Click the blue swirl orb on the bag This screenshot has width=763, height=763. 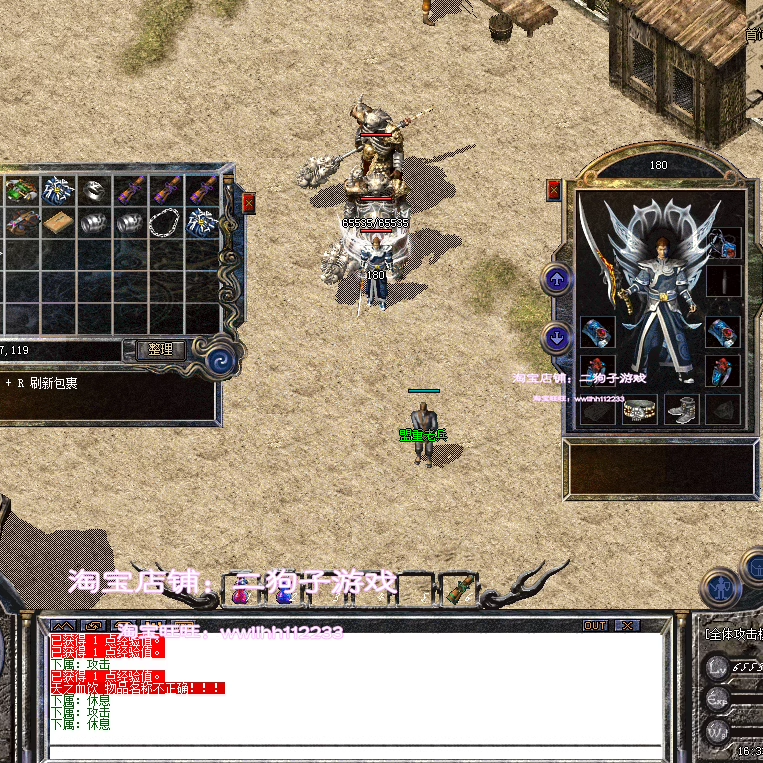tap(221, 358)
